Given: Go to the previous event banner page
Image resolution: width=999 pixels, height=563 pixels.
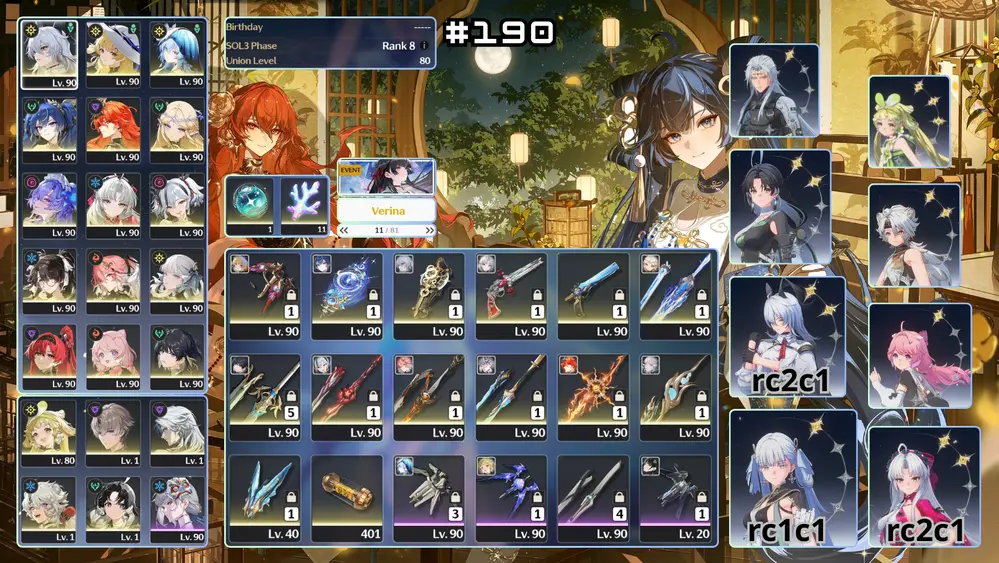Looking at the screenshot, I should pos(345,230).
